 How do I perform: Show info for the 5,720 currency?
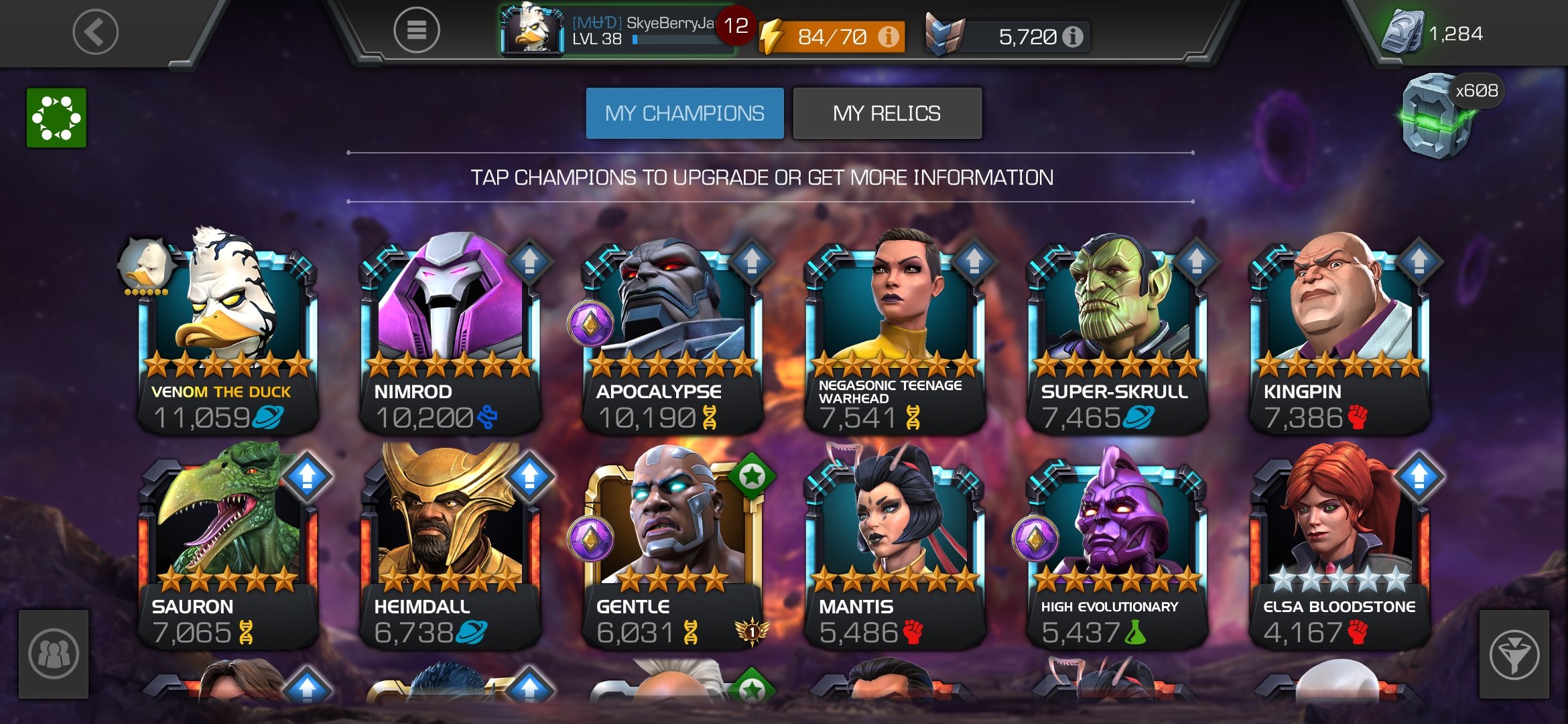1073,37
